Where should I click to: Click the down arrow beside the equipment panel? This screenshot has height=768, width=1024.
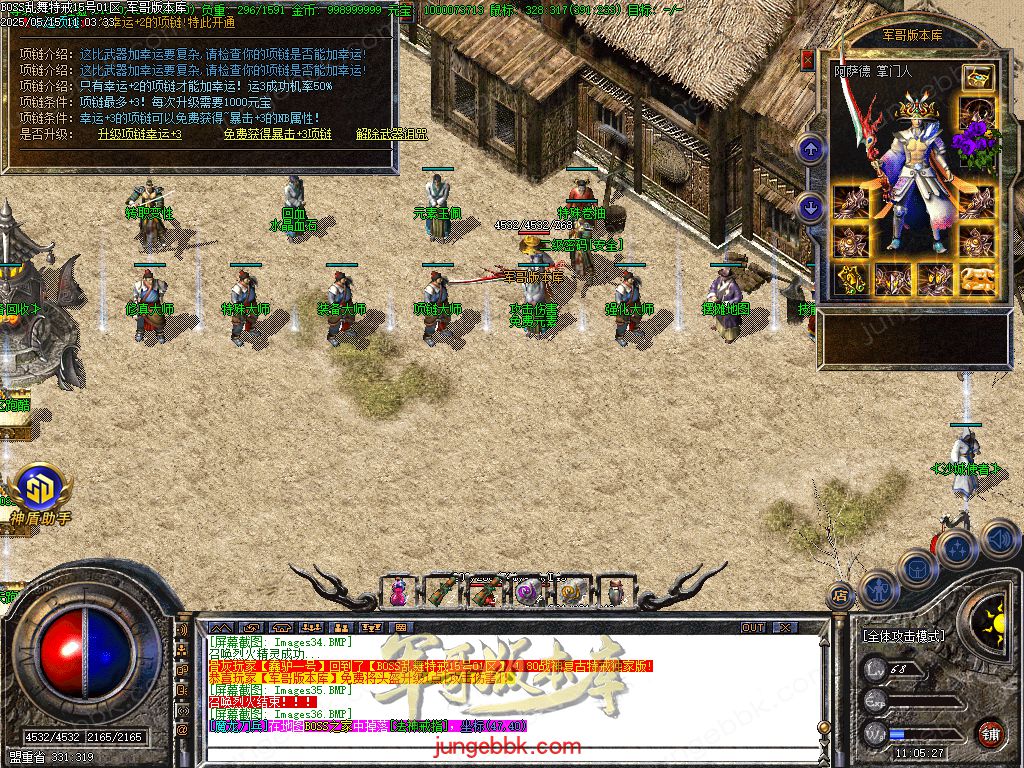tap(810, 207)
